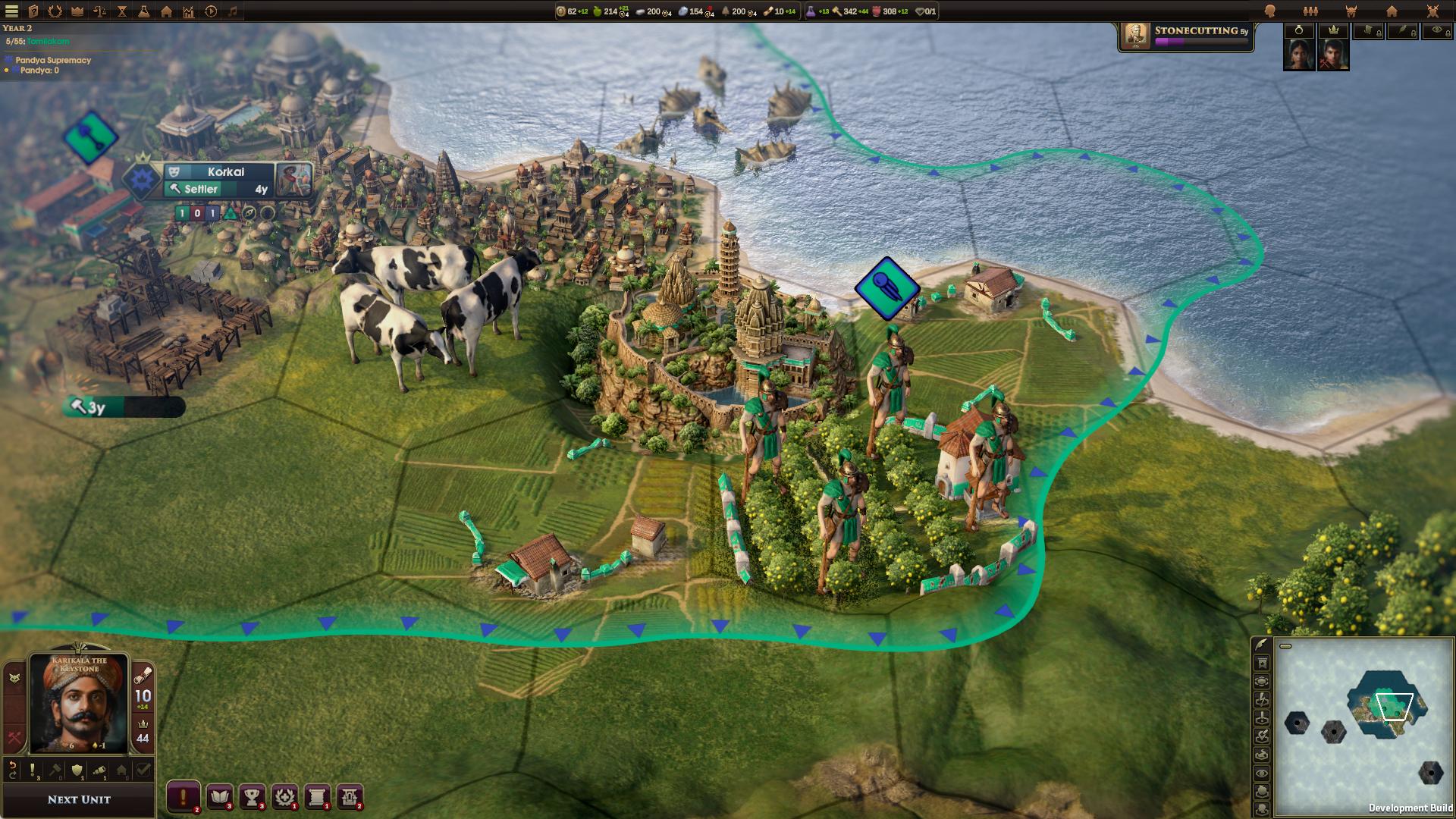Open the science panel with the flask icon
The image size is (1456, 819).
tap(143, 11)
